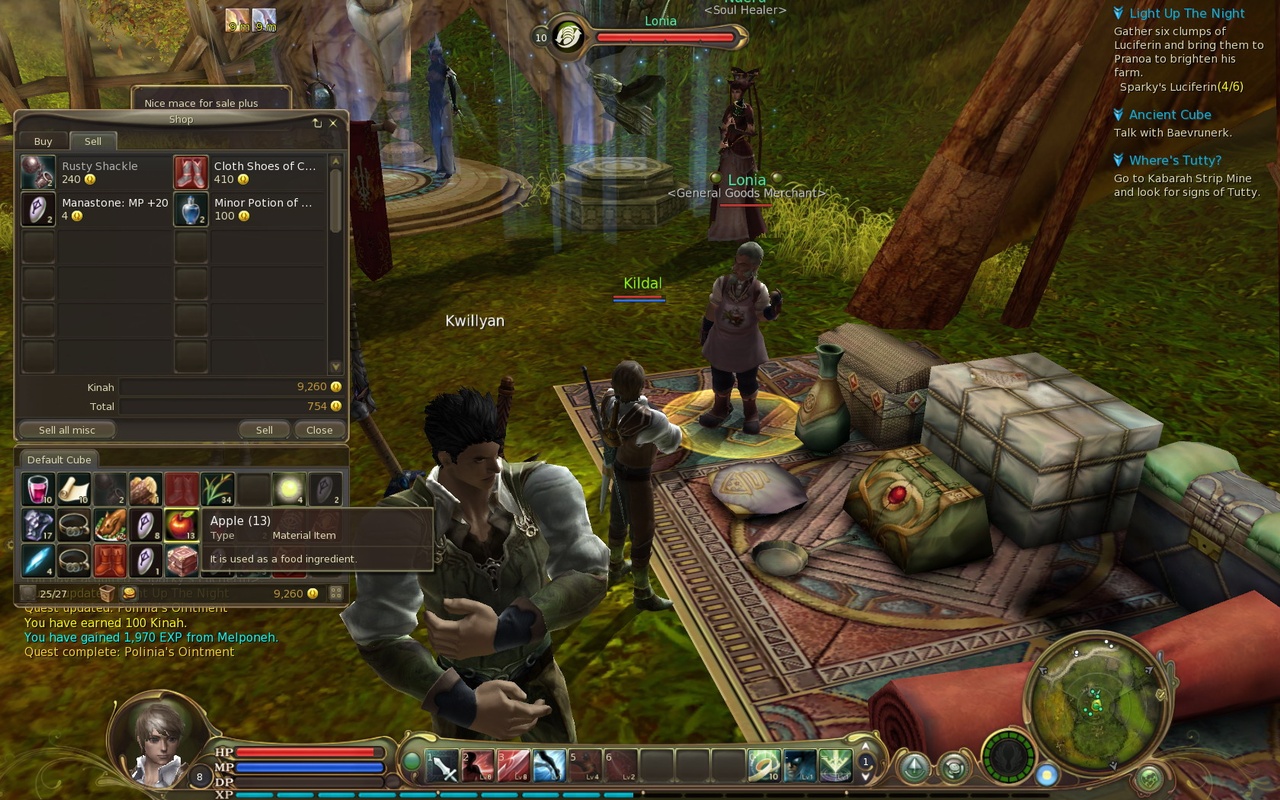This screenshot has height=800, width=1280.
Task: Use the sword attack skill in hotbar slot 1
Action: pos(443,766)
